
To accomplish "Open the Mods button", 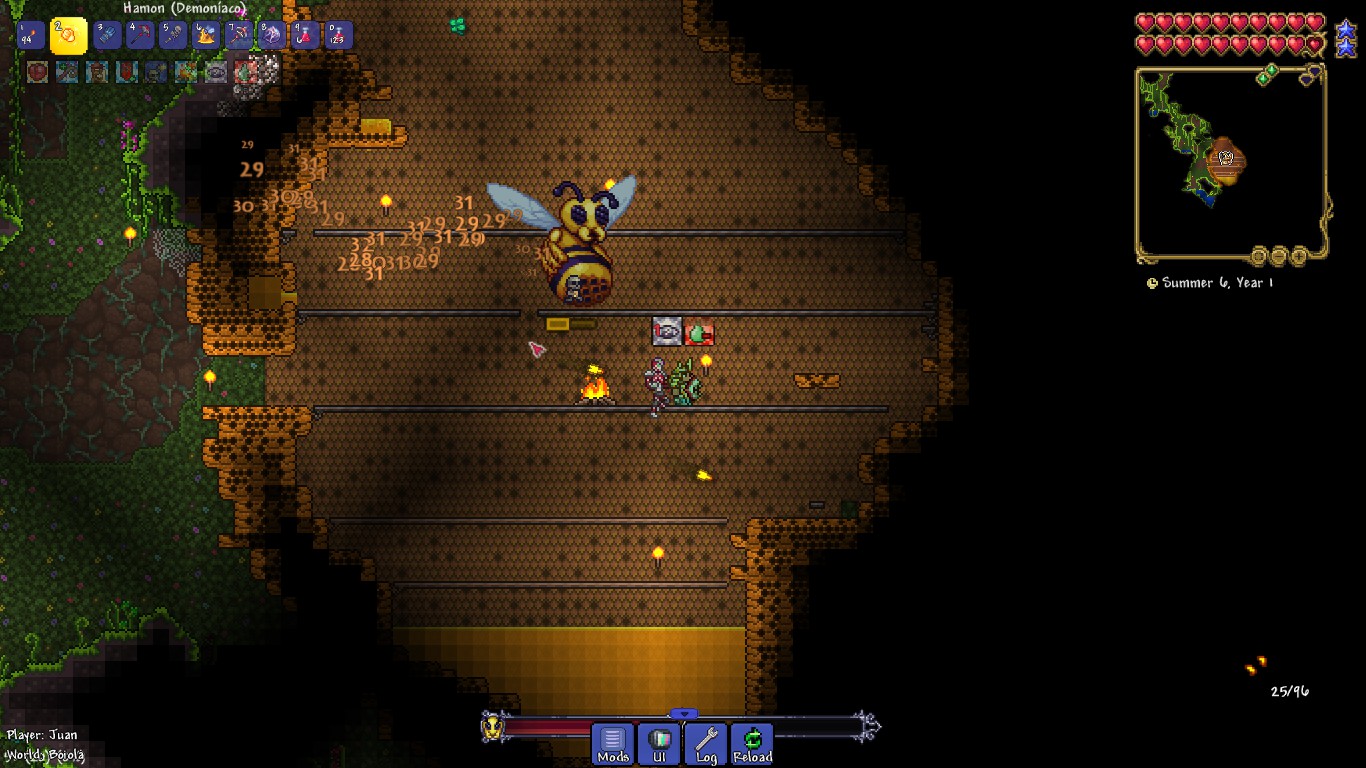I will tap(613, 744).
